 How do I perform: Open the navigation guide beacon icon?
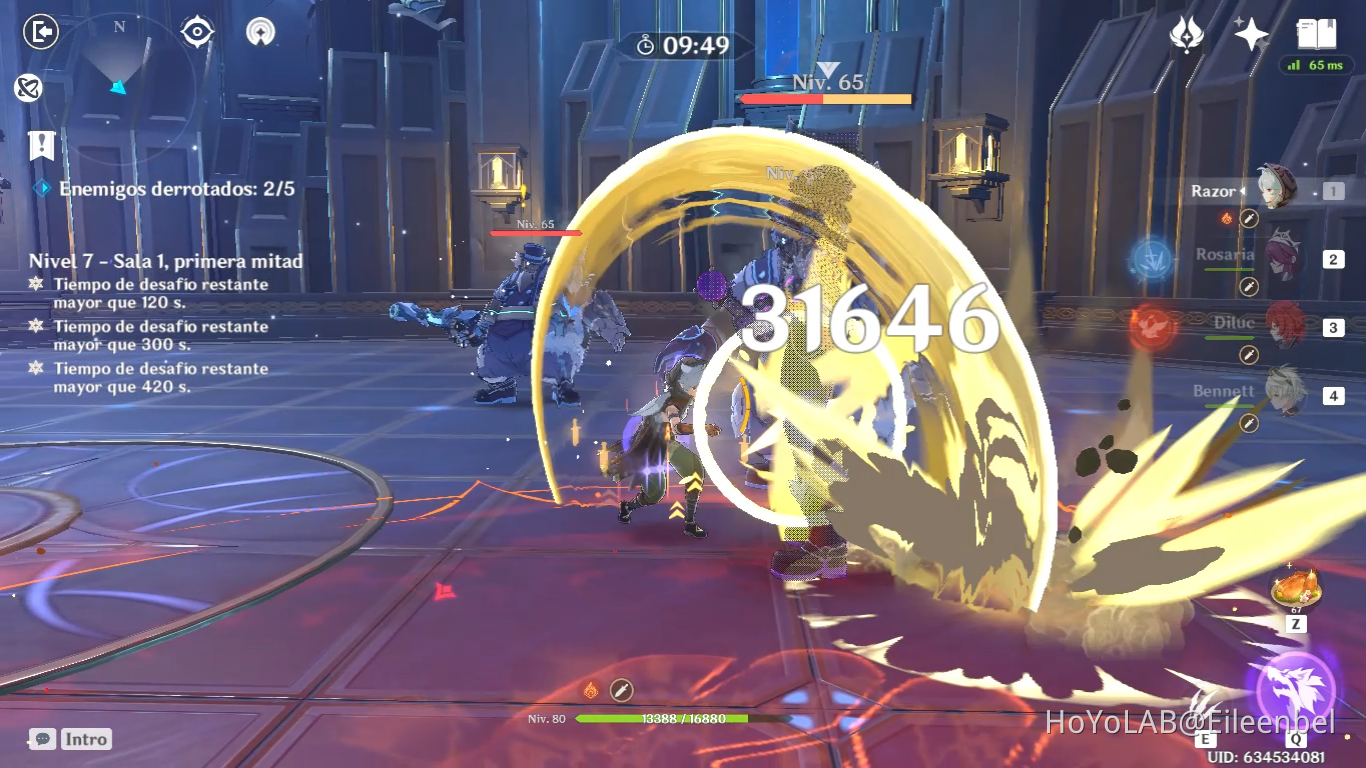[259, 31]
